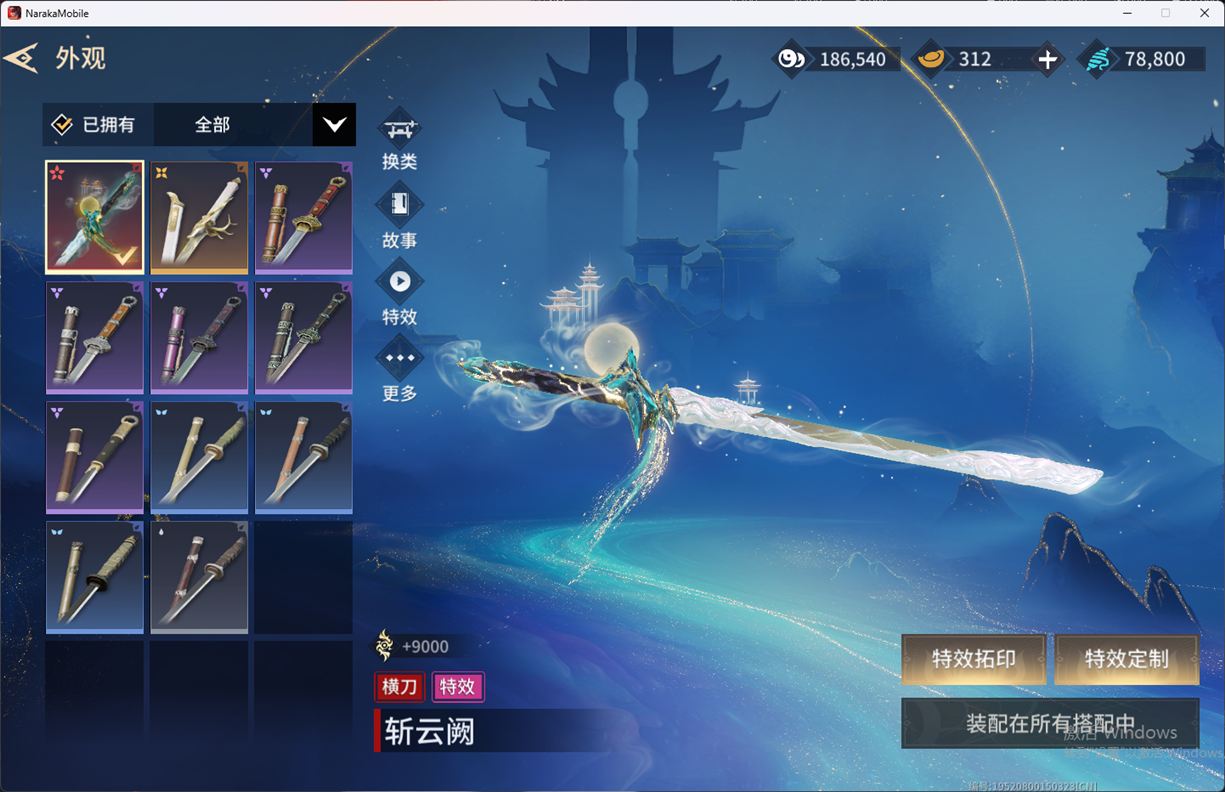This screenshot has height=792, width=1225.
Task: Open the 换类 weapon type switcher
Action: point(399,130)
